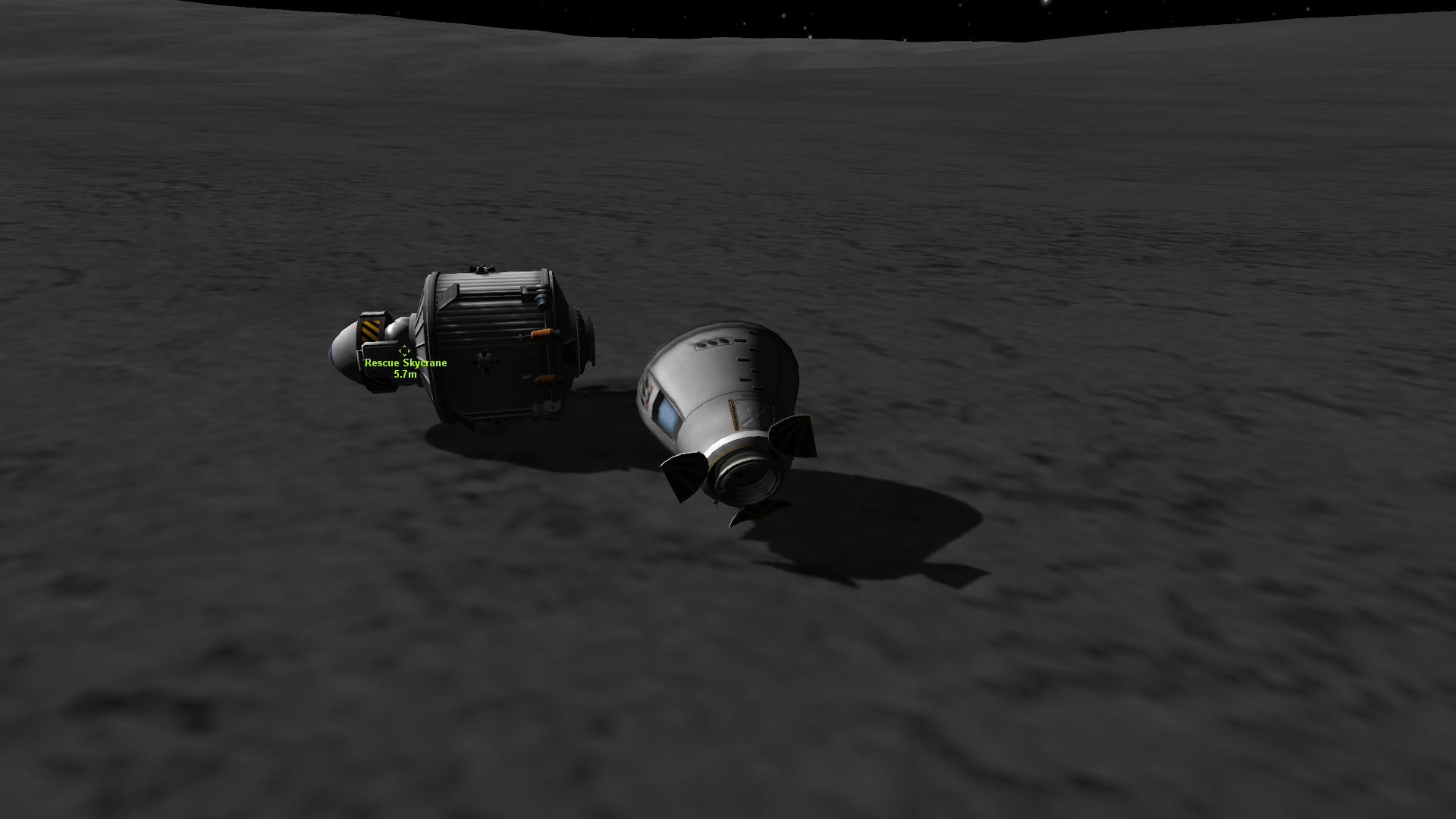Select the Rescue Skycrane vessel marker
Image resolution: width=1456 pixels, height=819 pixels.
coord(404,350)
